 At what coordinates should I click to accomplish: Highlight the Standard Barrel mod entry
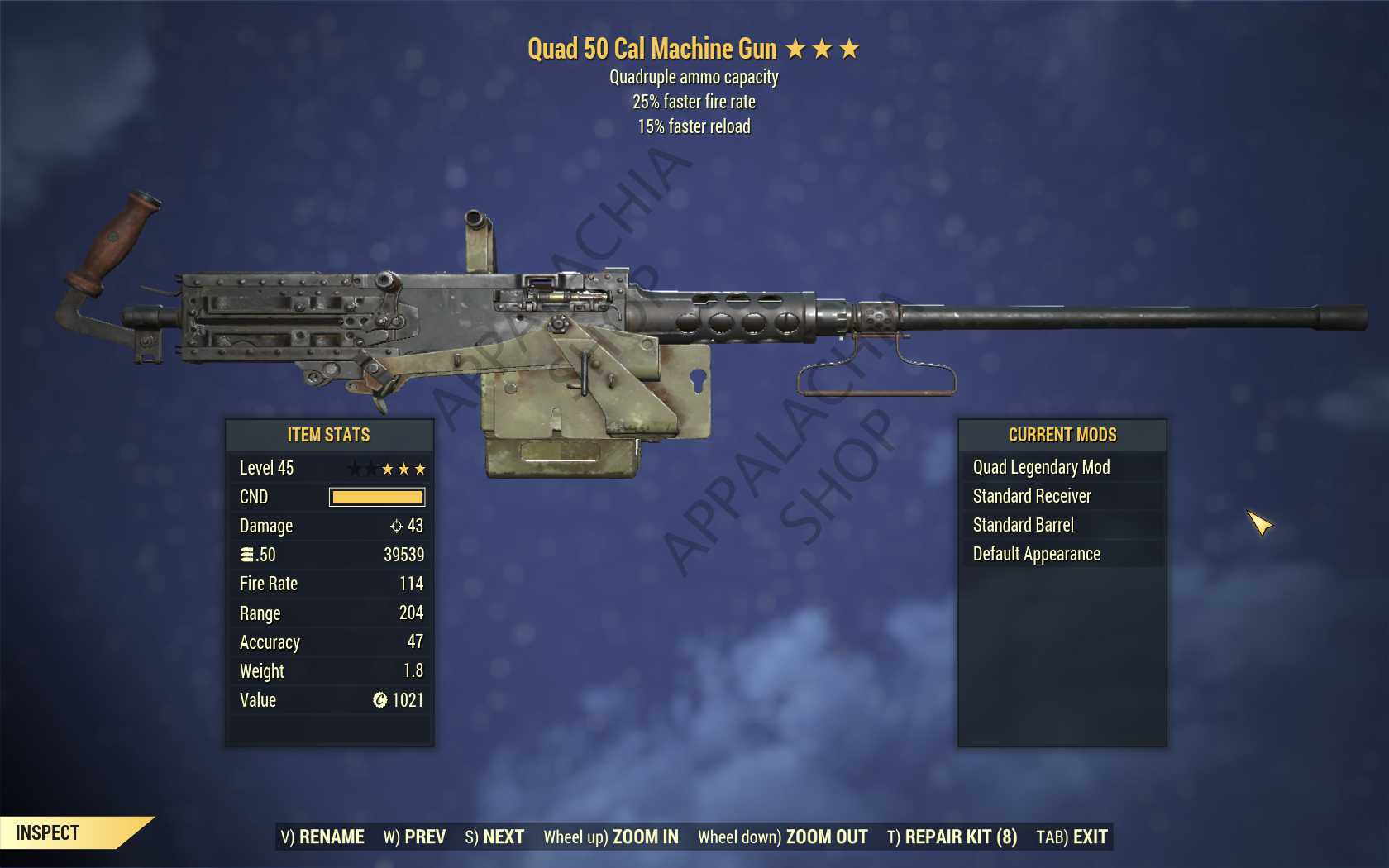[1062, 525]
